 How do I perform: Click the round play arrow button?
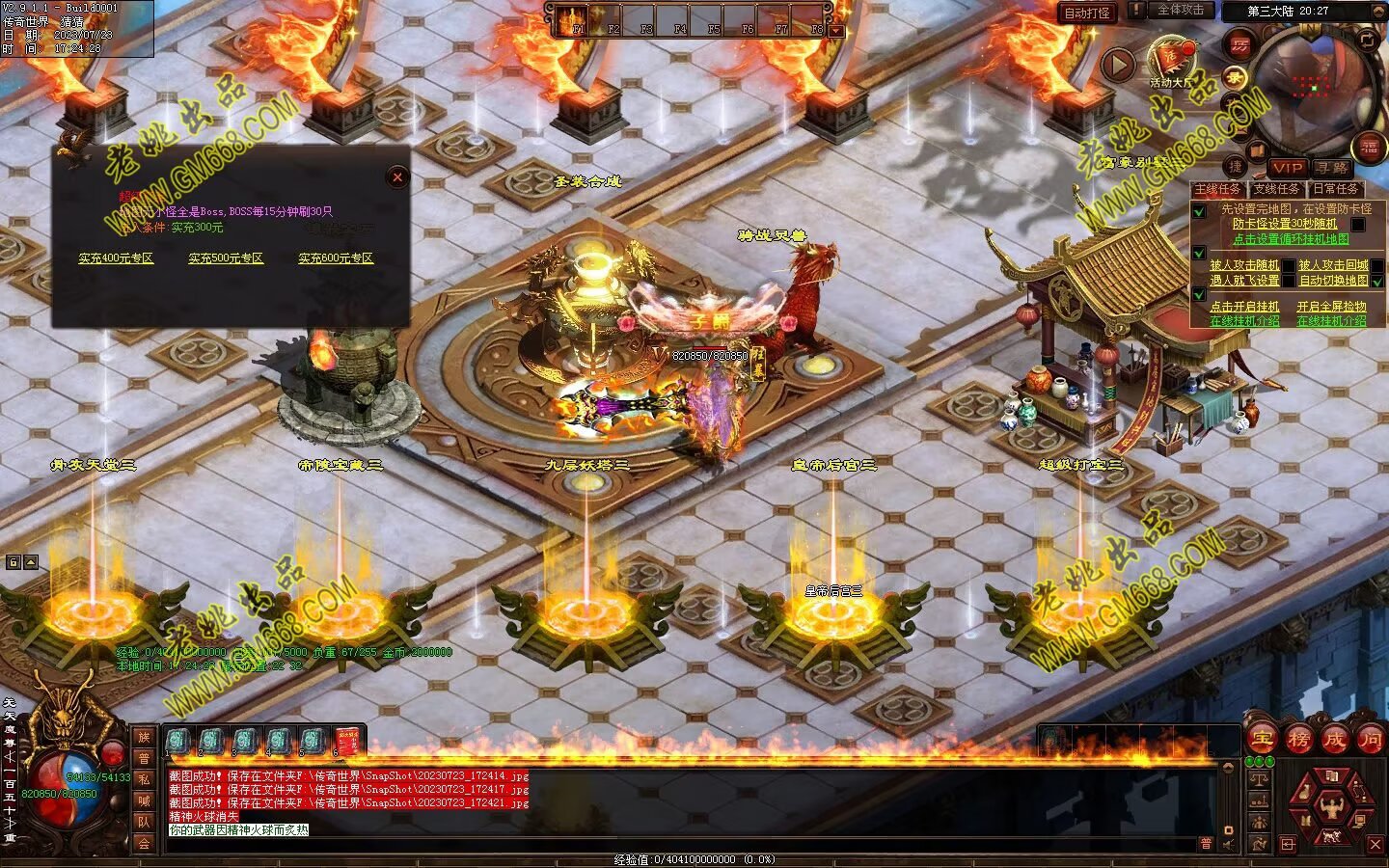coord(1118,65)
